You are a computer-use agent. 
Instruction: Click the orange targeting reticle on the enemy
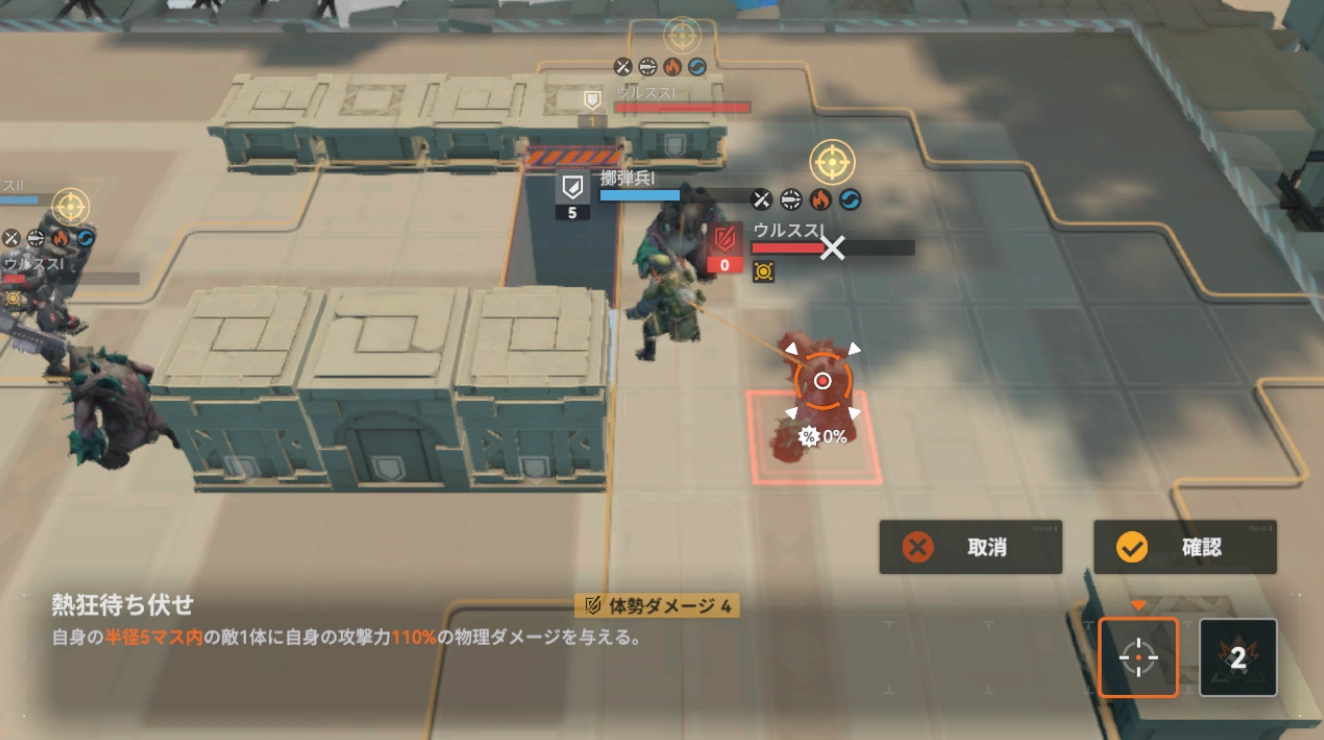[822, 380]
